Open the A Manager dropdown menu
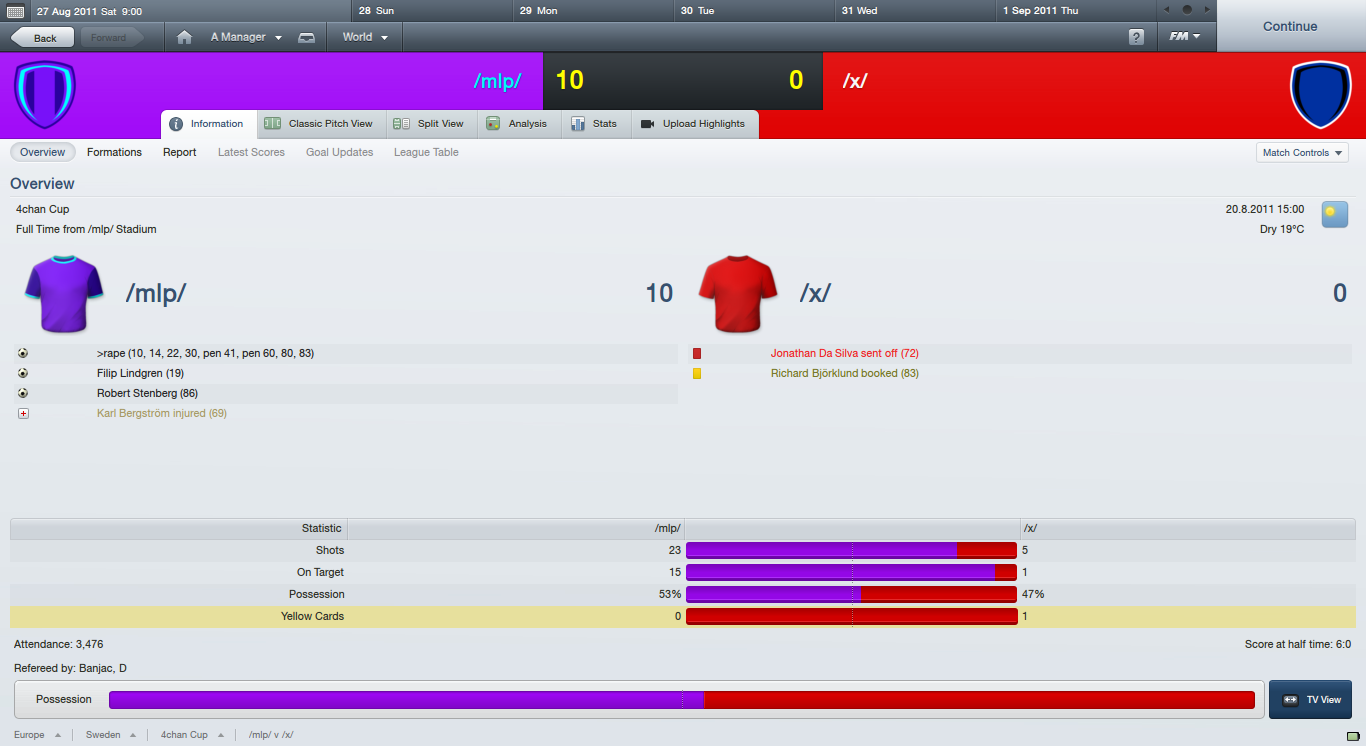The width and height of the screenshot is (1366, 746). click(x=246, y=37)
